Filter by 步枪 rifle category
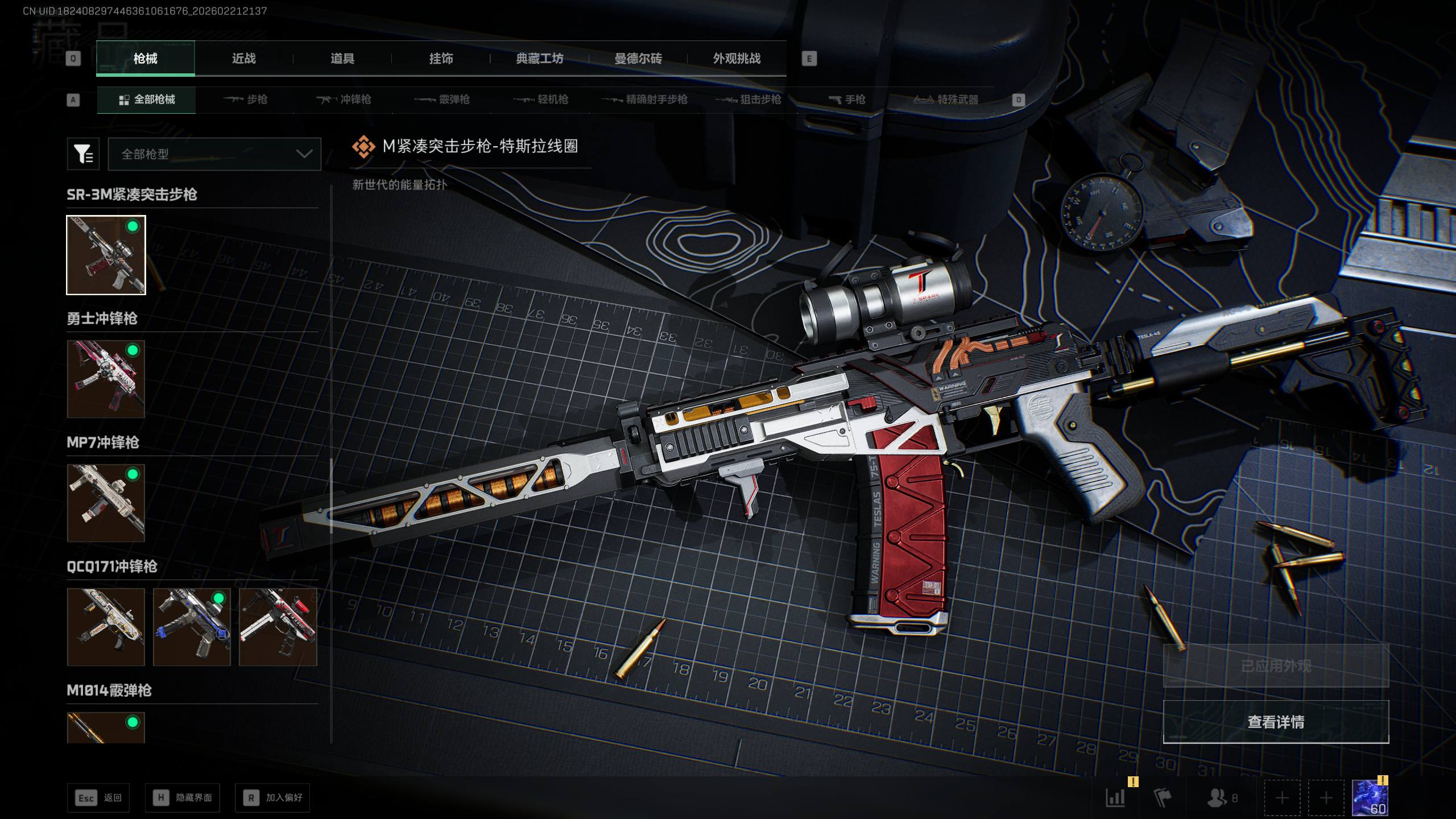The width and height of the screenshot is (1456, 819). coord(246,100)
